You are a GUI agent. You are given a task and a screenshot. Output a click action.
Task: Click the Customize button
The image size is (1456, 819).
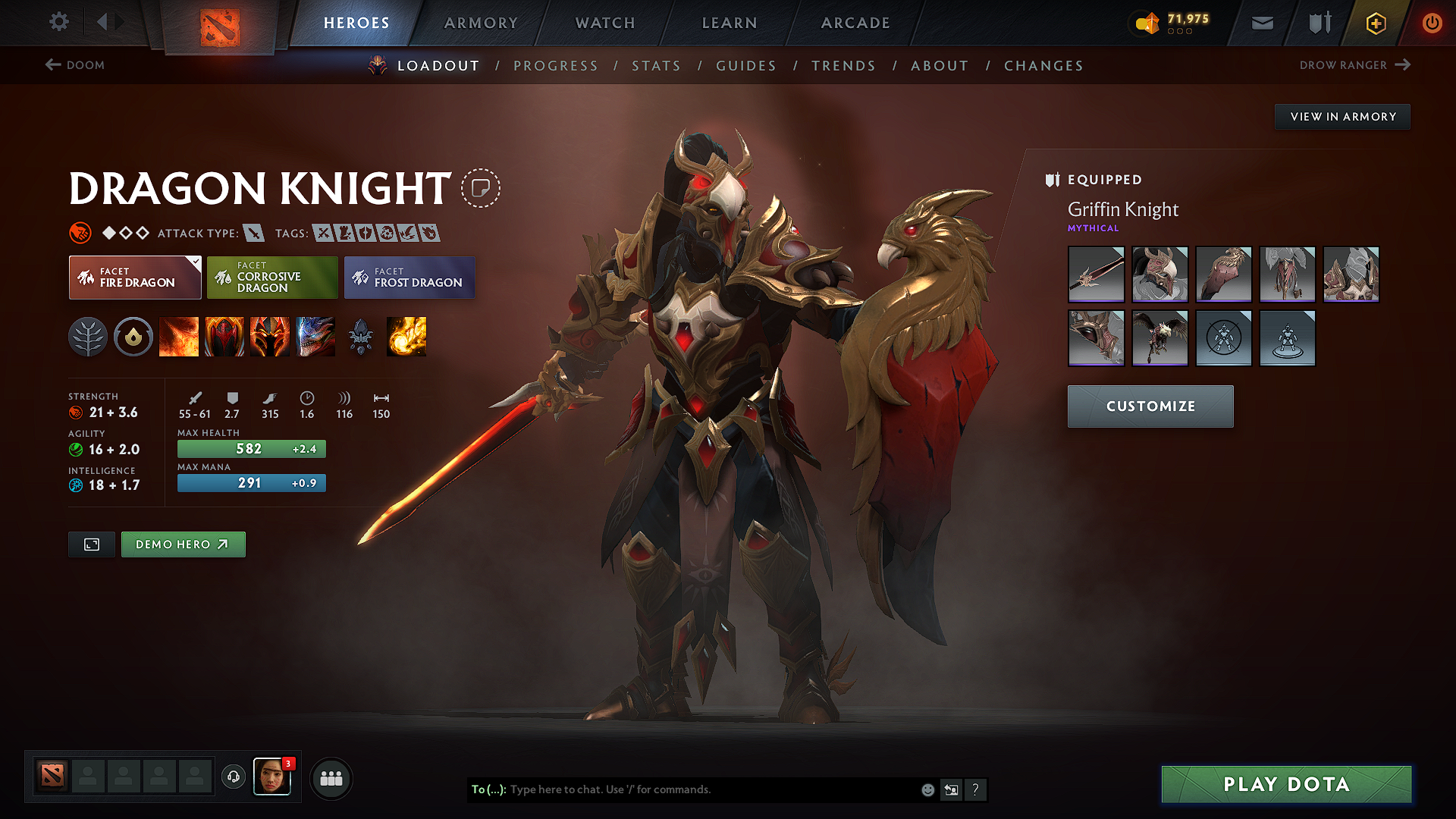click(x=1150, y=406)
